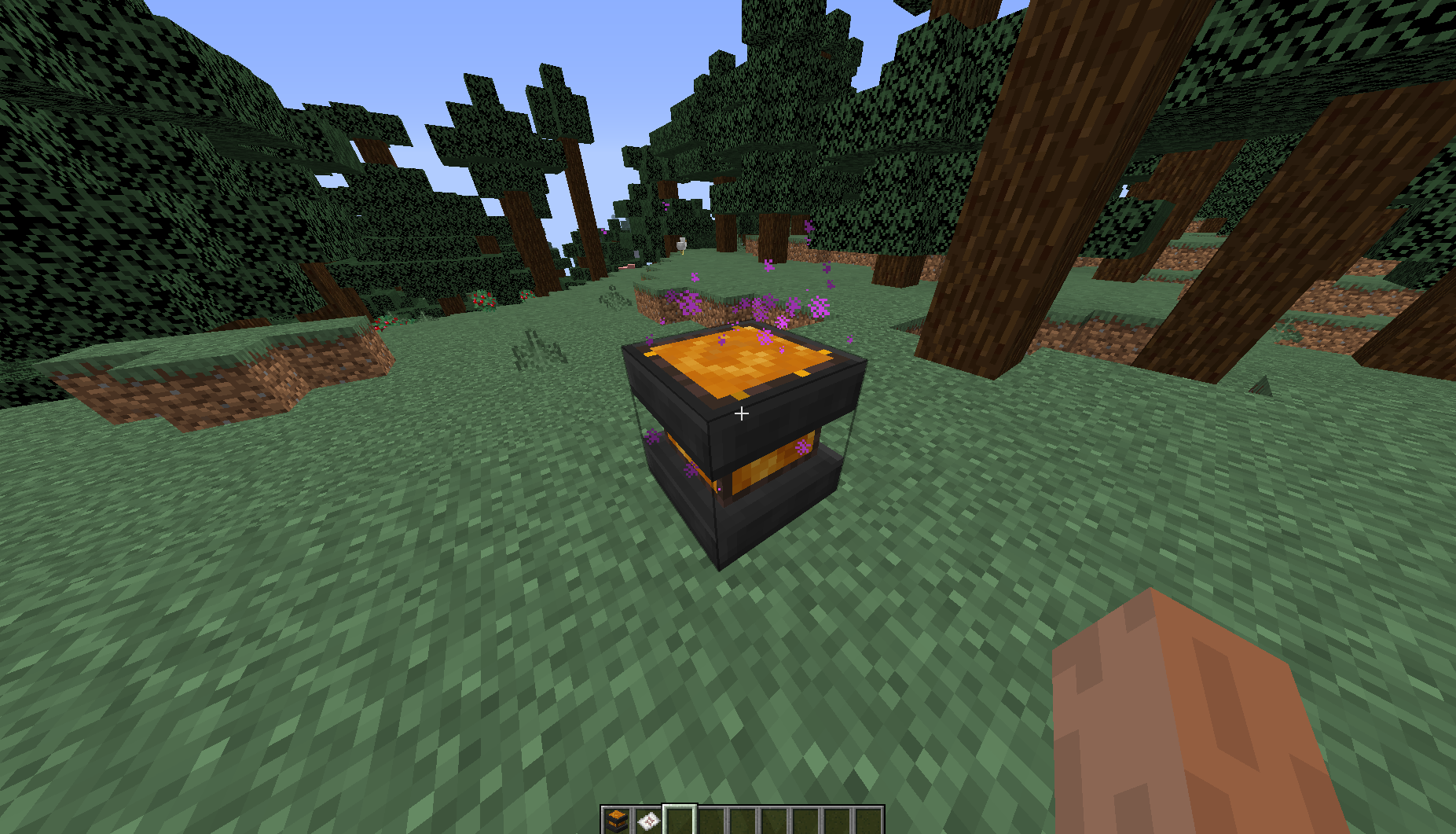Click the fourth hotbar slot
The image size is (1456, 834).
coord(712,819)
